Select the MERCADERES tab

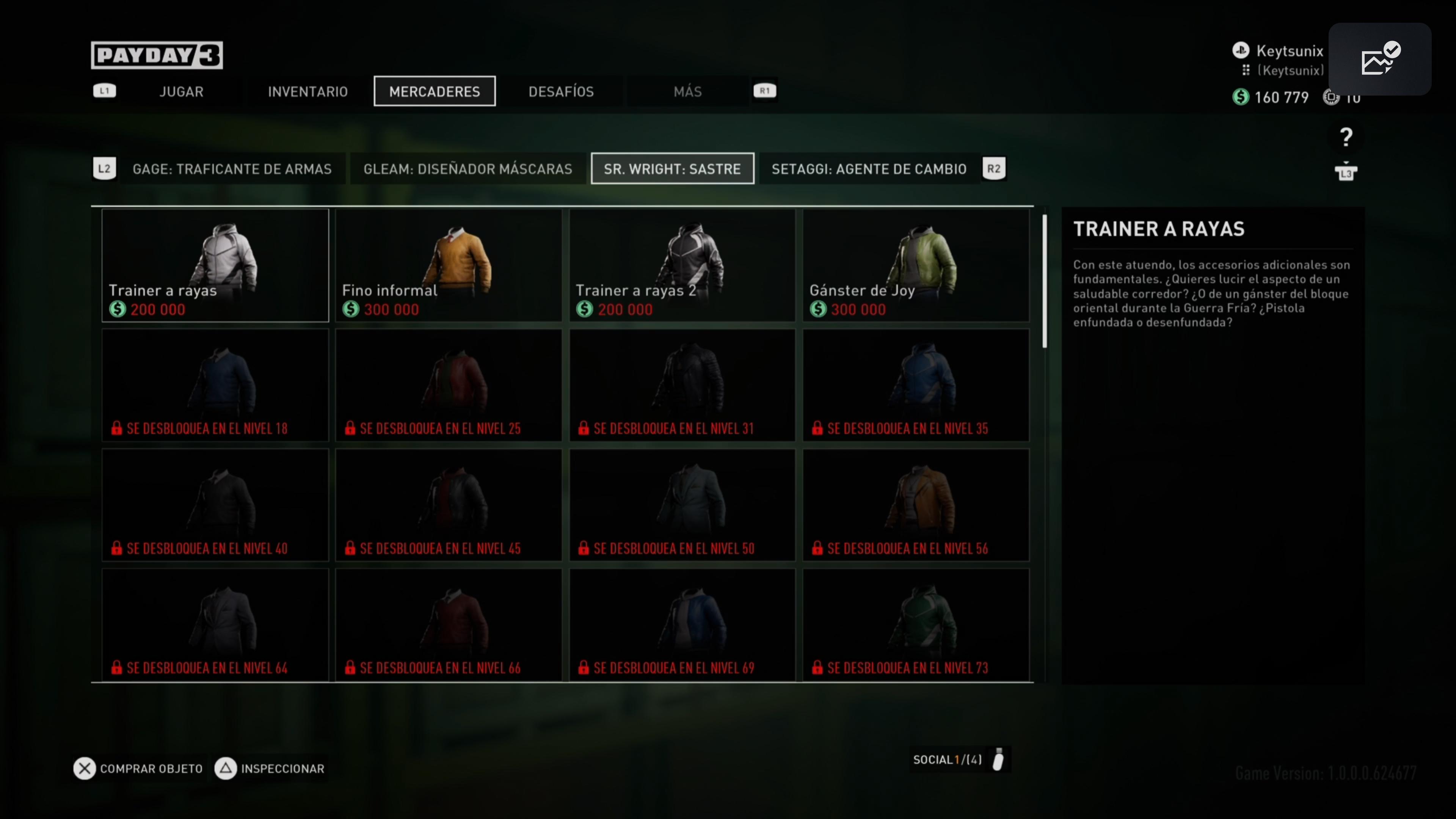[434, 91]
